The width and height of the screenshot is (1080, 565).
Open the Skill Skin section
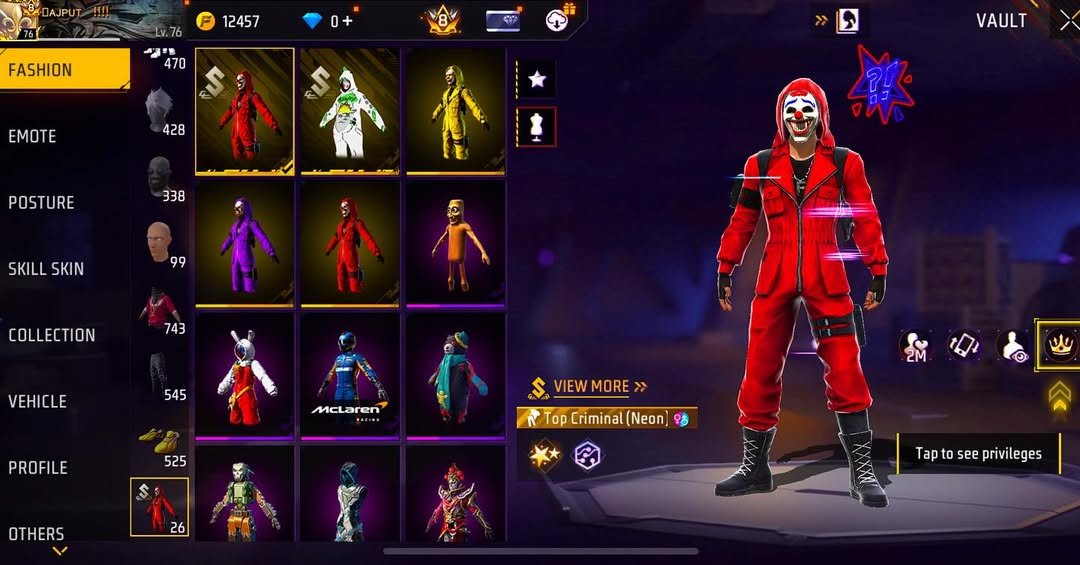46,268
